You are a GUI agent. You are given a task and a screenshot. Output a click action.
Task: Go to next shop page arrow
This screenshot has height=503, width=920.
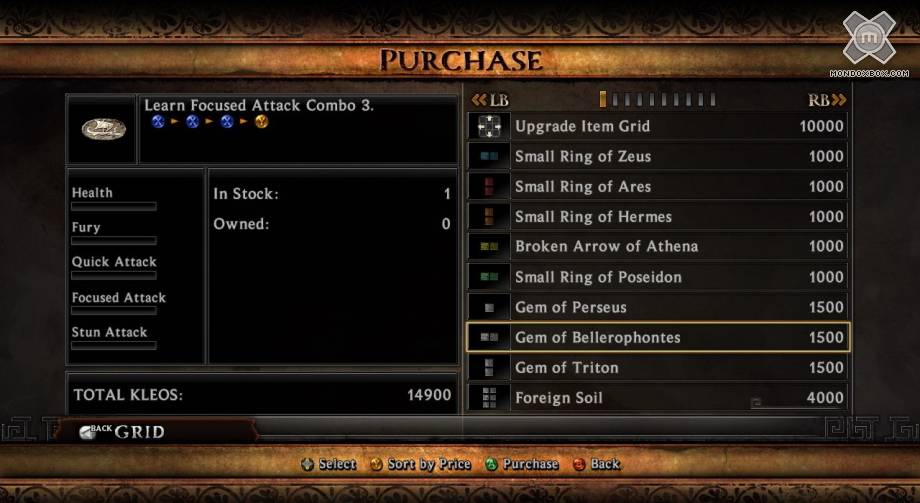click(x=827, y=100)
